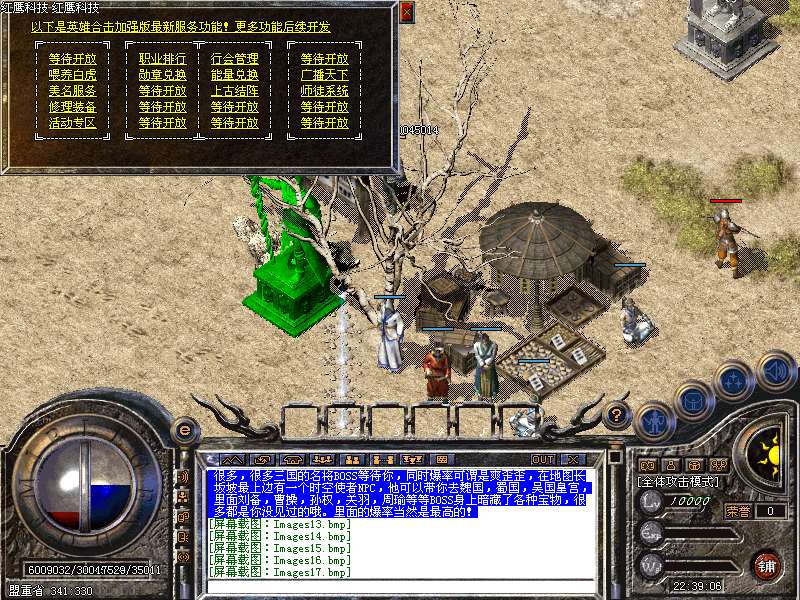The image size is (800, 600).
Task: Click the round e button
Action: point(184,430)
